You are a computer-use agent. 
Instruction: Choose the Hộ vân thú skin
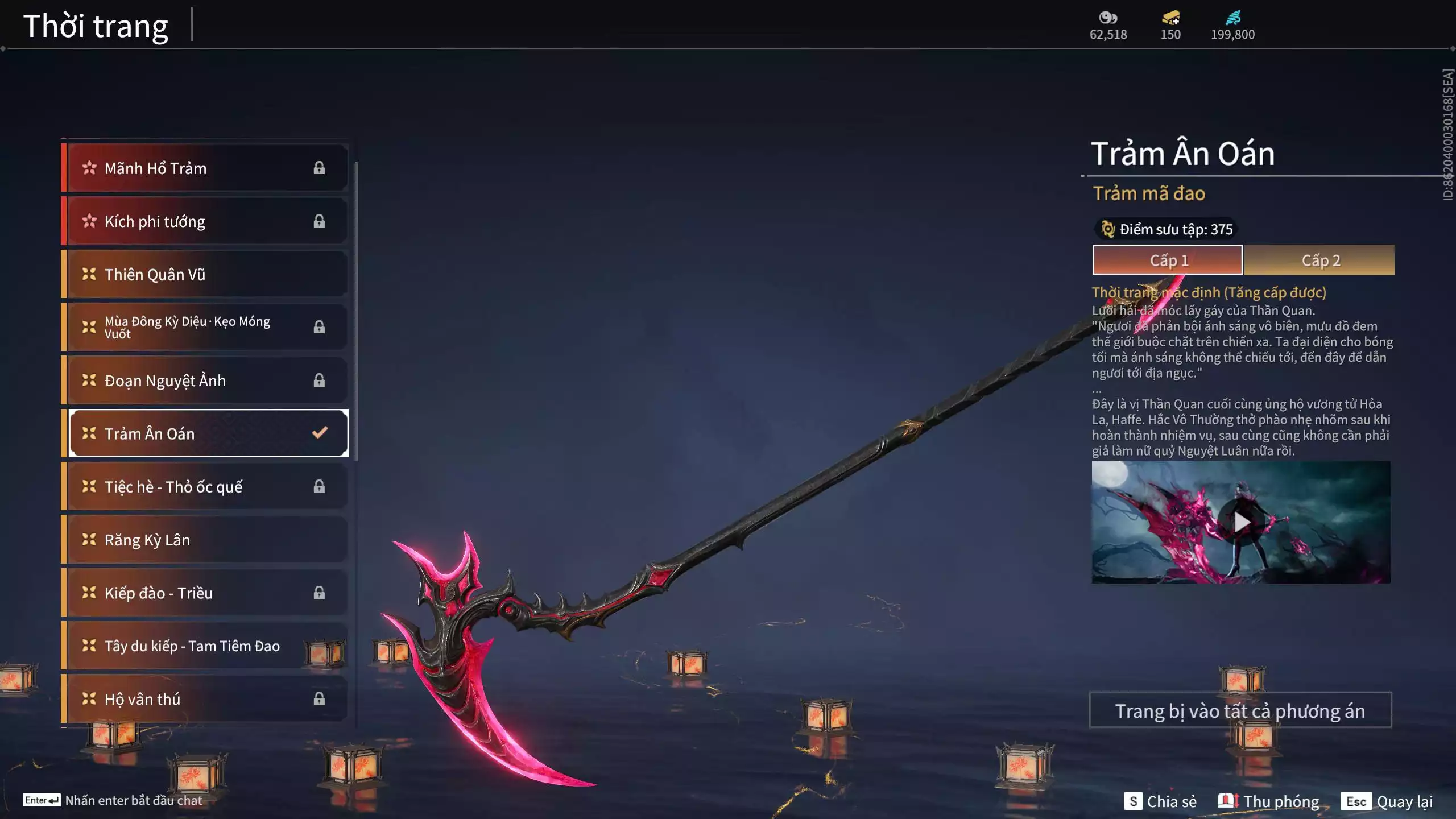205,699
